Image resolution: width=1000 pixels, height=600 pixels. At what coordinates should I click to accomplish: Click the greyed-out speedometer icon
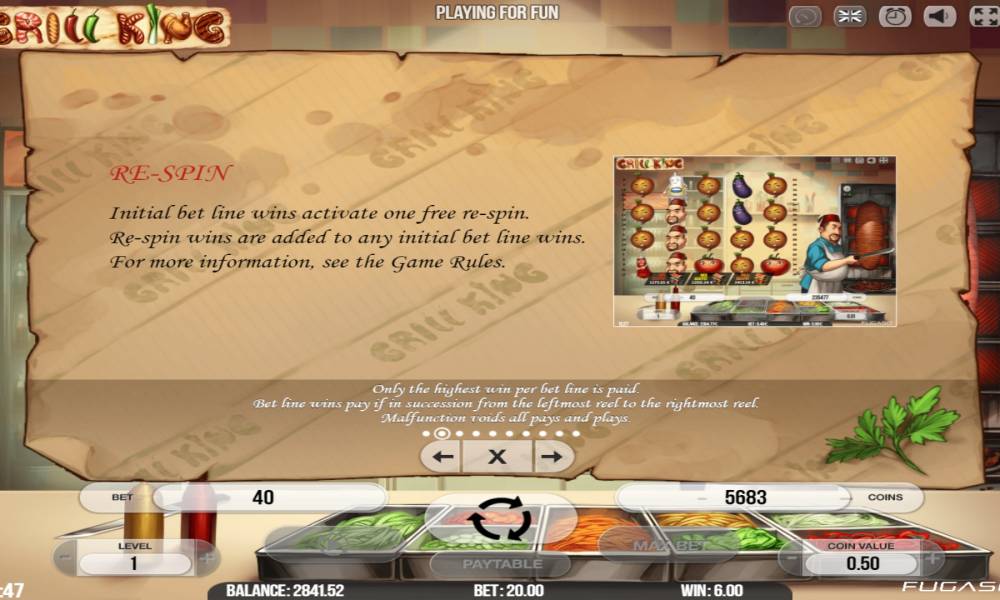805,17
